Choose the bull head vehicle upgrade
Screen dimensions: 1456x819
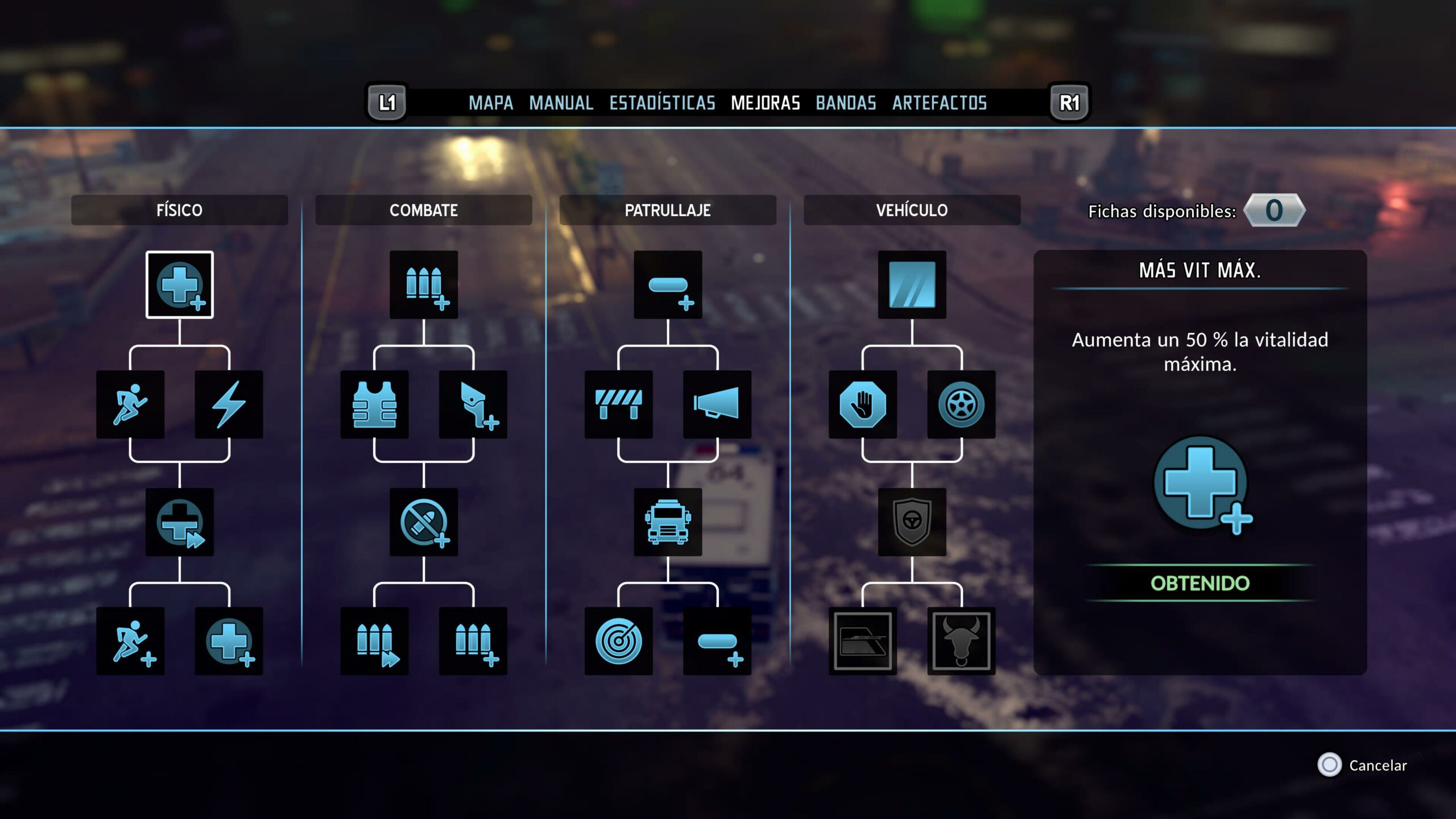(961, 641)
